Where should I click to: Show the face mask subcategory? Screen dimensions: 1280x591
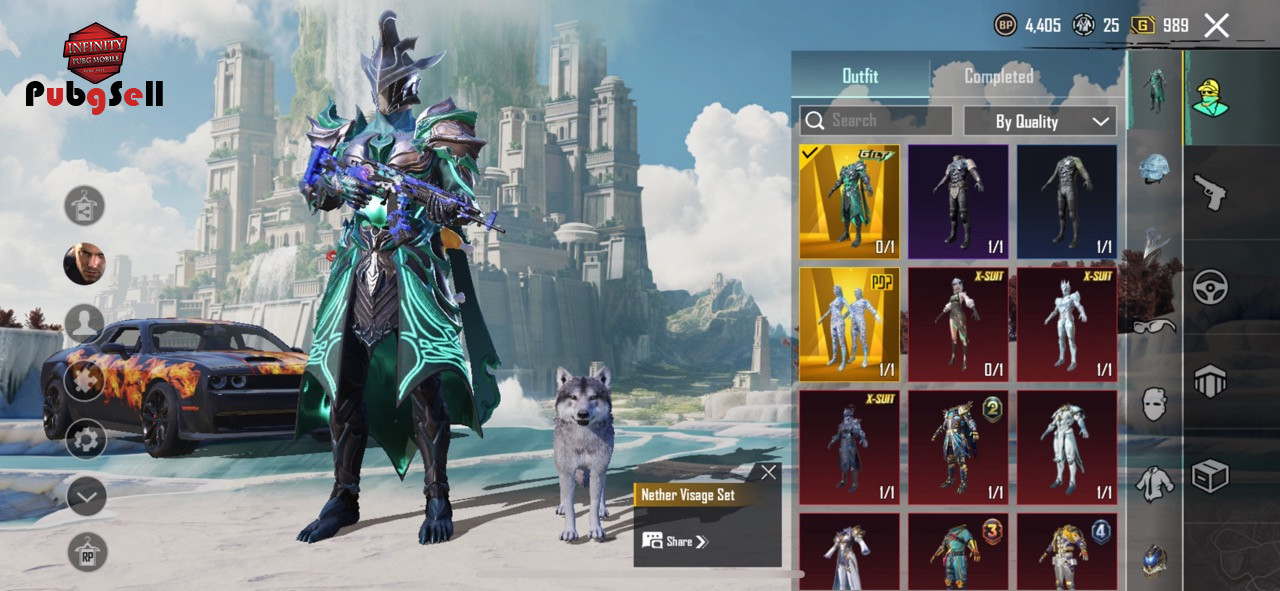pos(1155,404)
